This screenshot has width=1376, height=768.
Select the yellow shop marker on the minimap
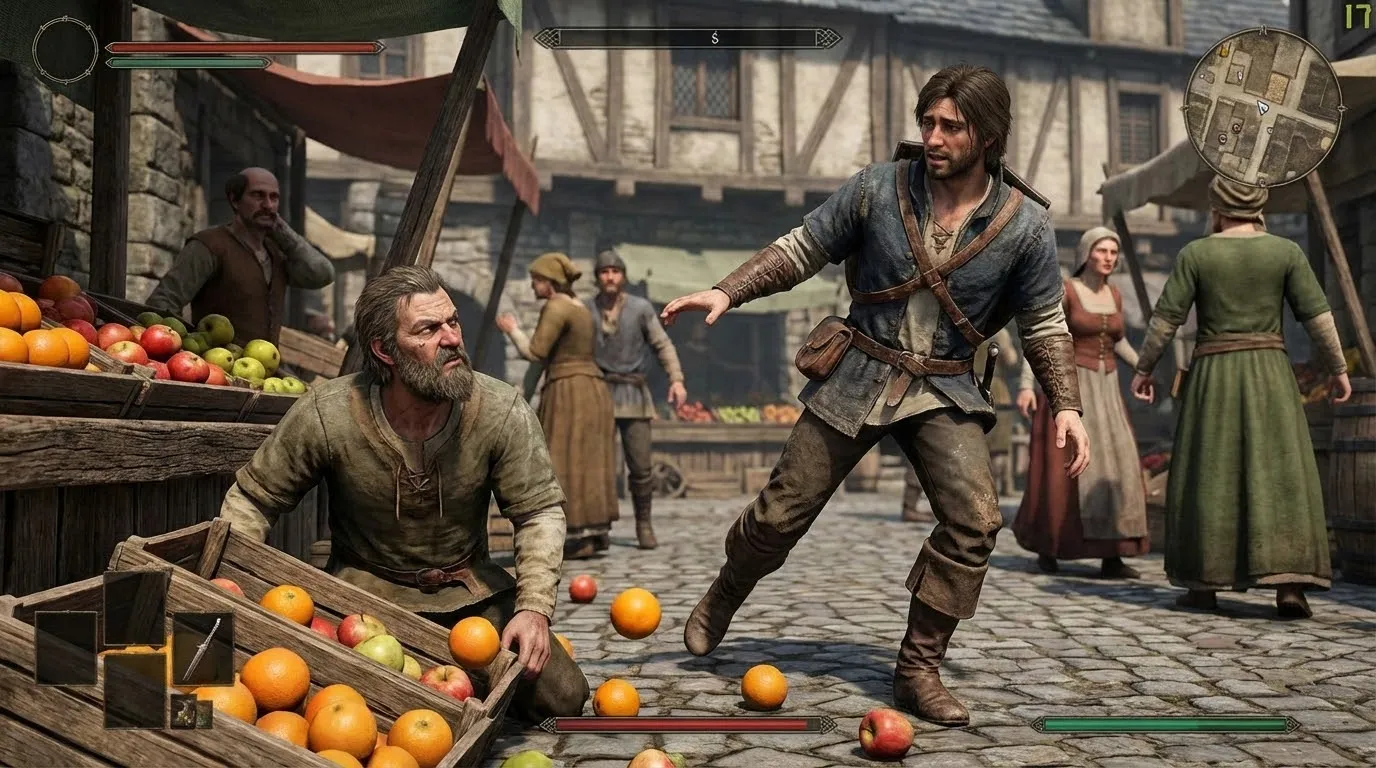tap(1225, 51)
